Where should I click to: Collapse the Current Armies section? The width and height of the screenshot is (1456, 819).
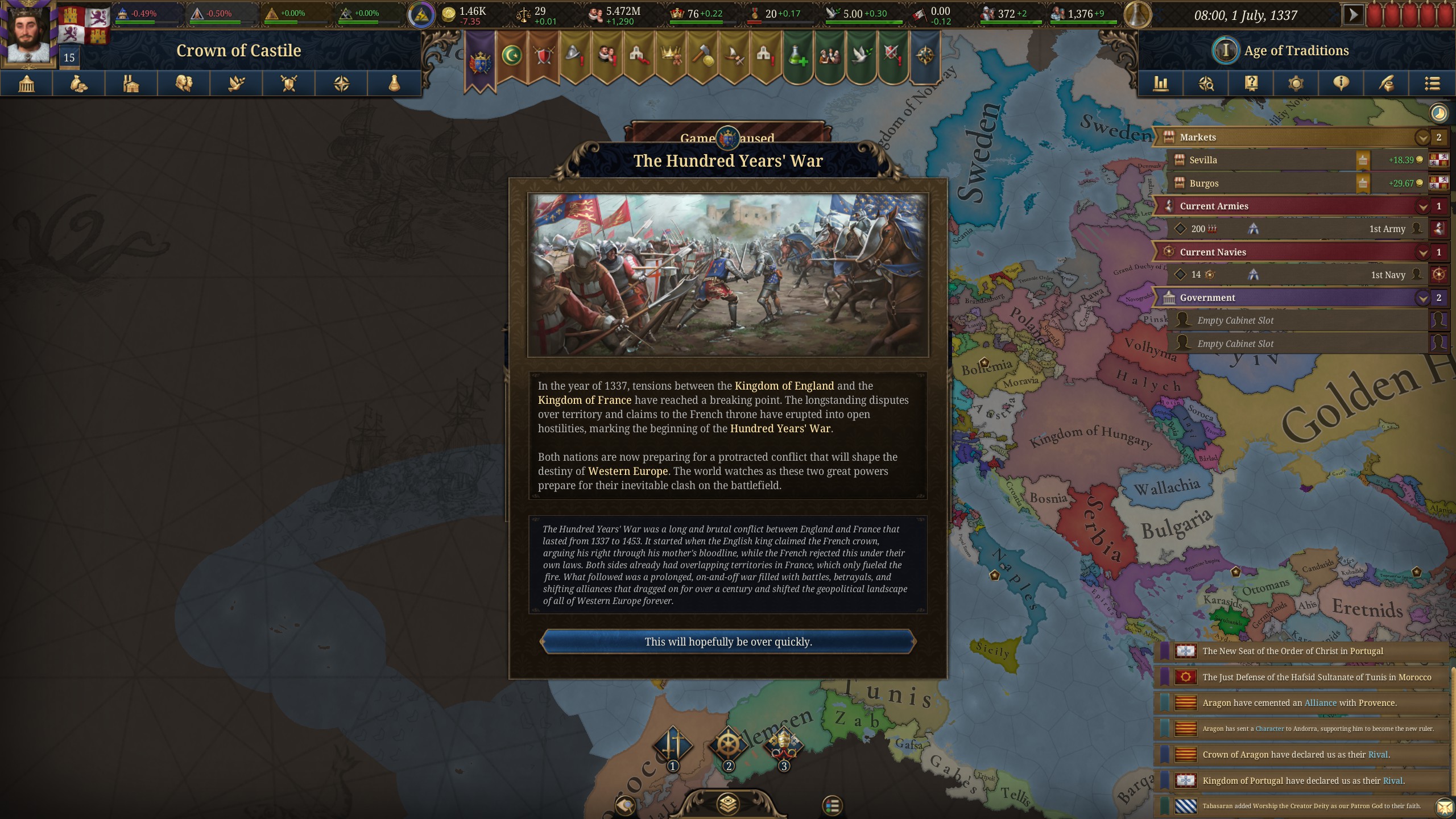[x=1423, y=206]
